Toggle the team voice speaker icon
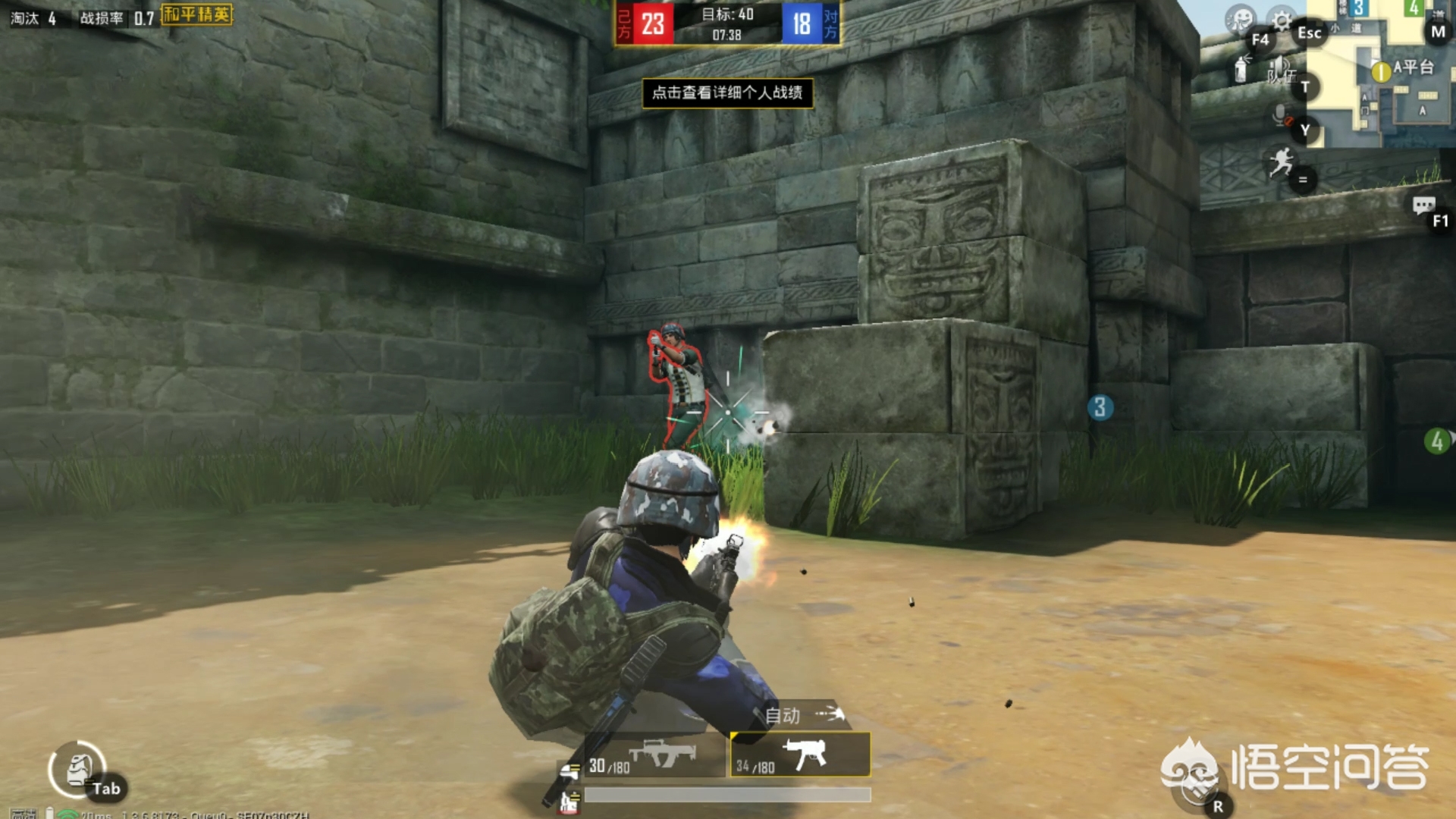This screenshot has height=819, width=1456. [1281, 70]
